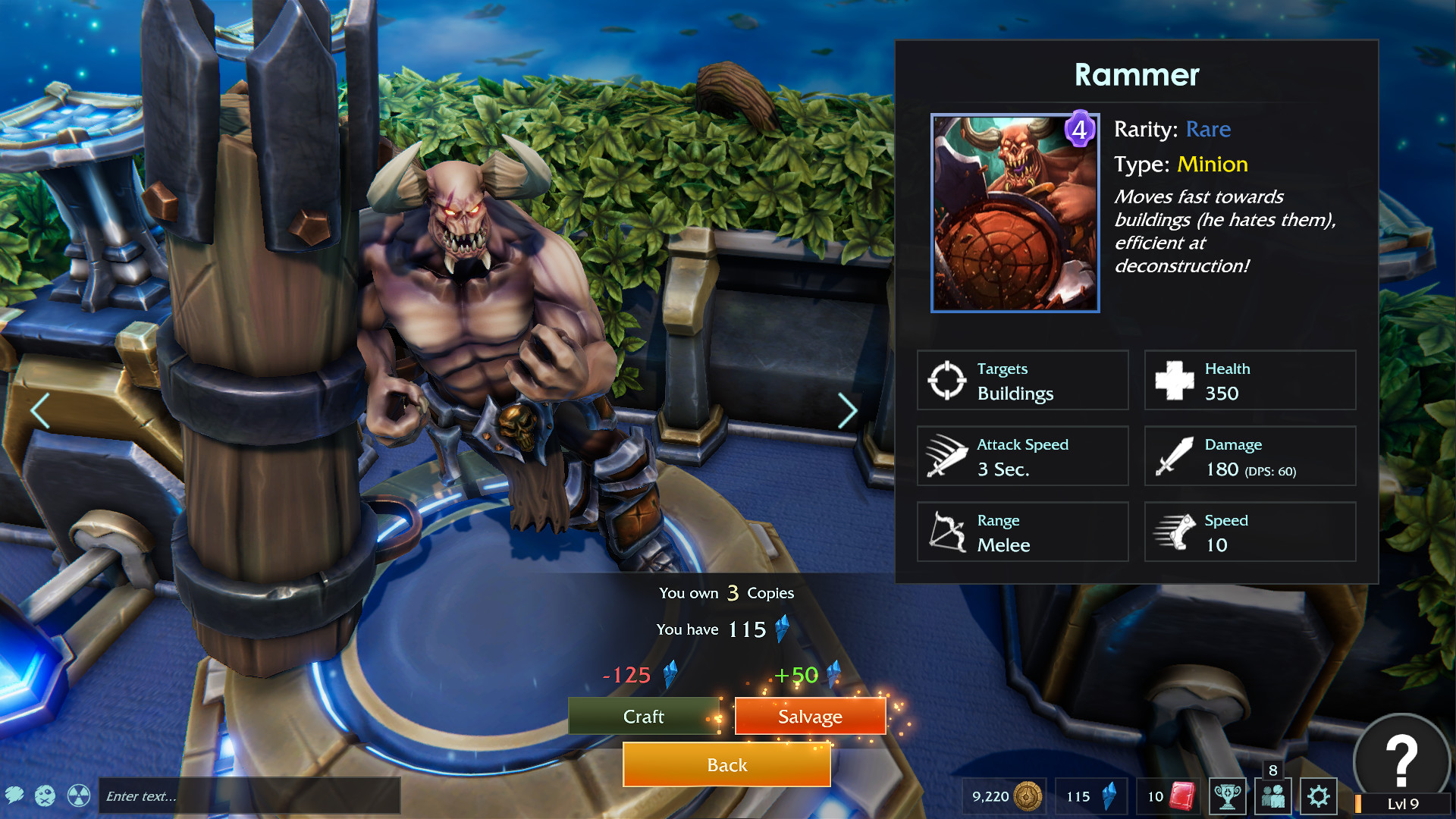Show the next card with right arrow

847,411
